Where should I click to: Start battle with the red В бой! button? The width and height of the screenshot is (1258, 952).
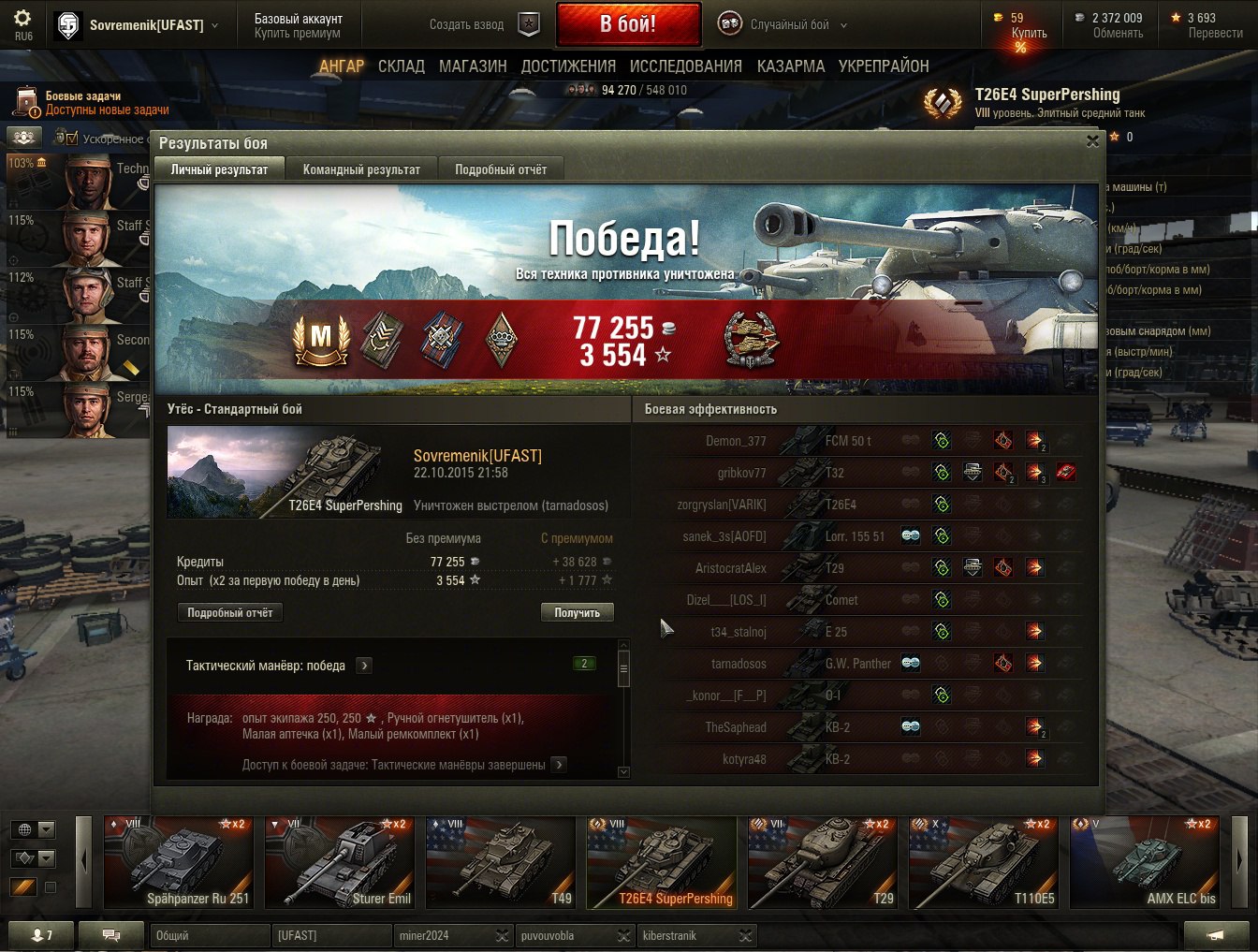tap(628, 24)
